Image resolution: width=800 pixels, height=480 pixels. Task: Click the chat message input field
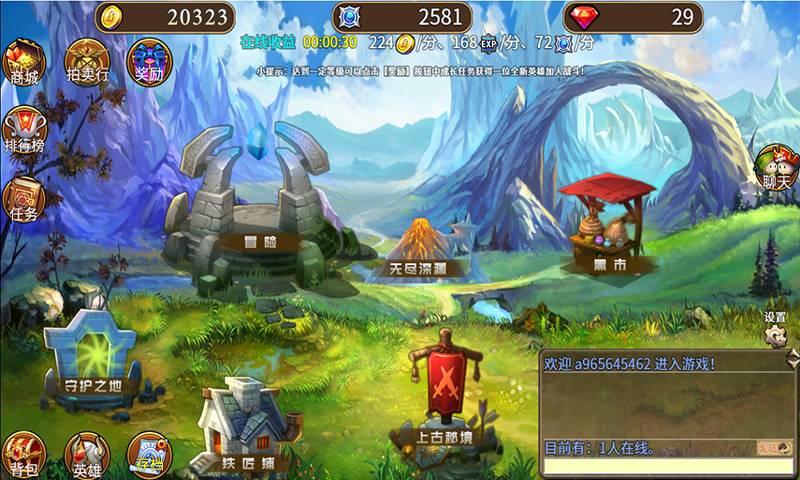point(660,467)
